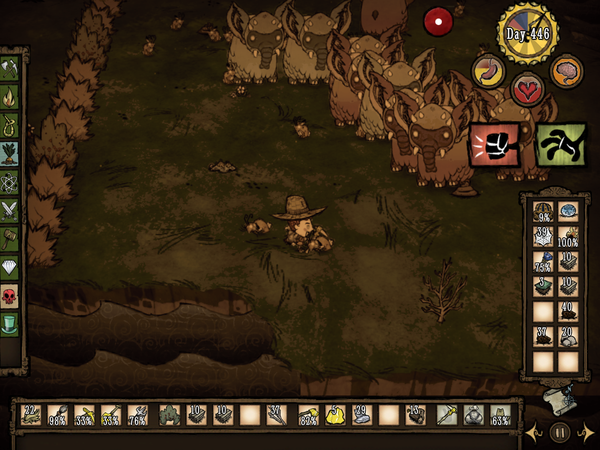Choose the Structures crafting tab (hammer icon)
Viewport: 600px width, 450px height.
tap(11, 240)
